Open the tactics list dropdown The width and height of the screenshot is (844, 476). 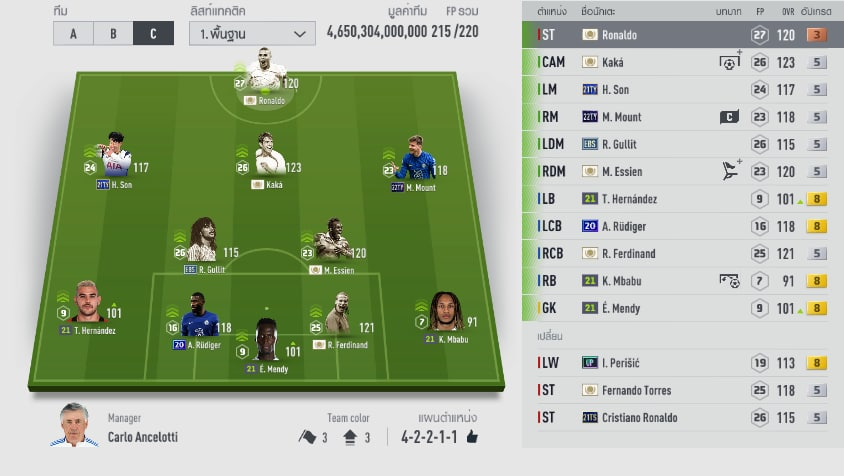[251, 33]
